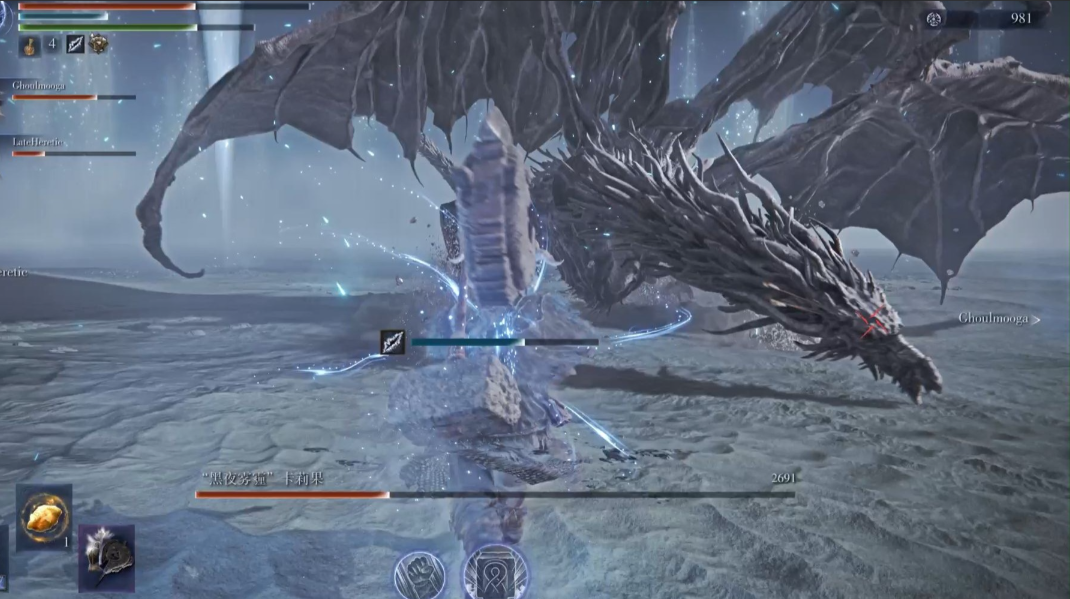Use the golden item in the quick slot
The width and height of the screenshot is (1070, 599).
coord(44,517)
